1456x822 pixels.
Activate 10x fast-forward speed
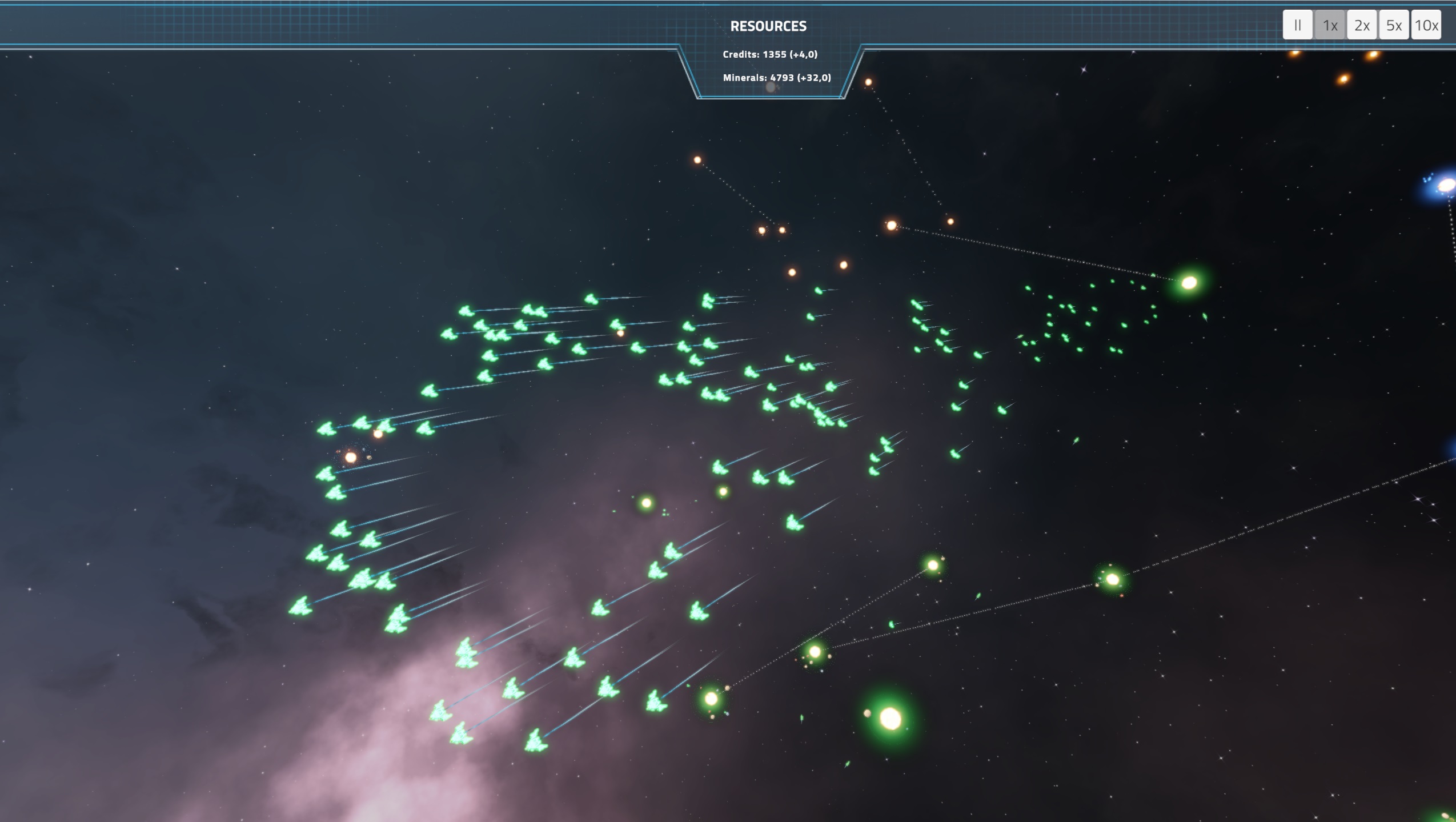pyautogui.click(x=1426, y=25)
